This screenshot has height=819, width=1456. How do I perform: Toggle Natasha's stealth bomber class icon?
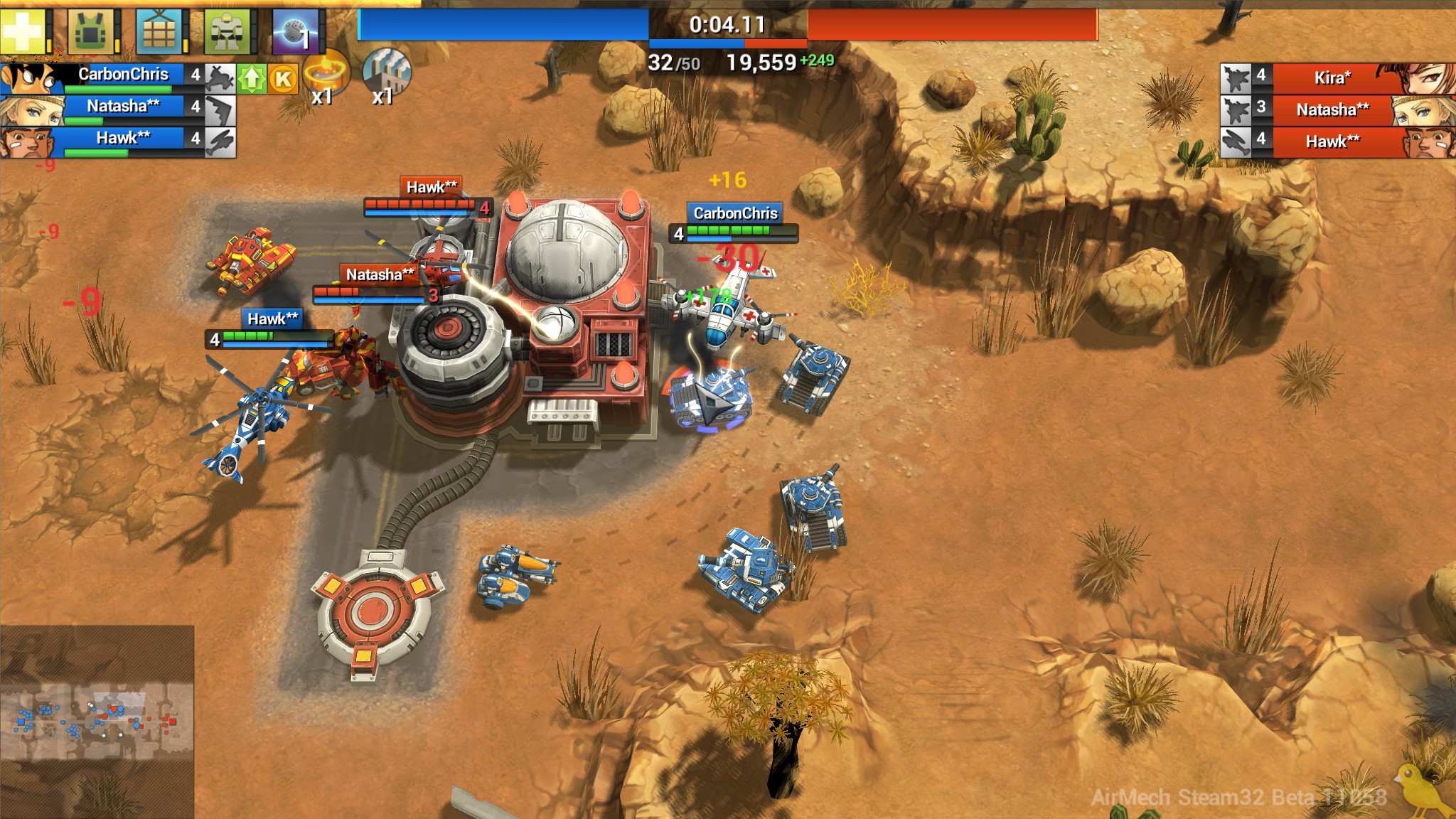tap(220, 109)
